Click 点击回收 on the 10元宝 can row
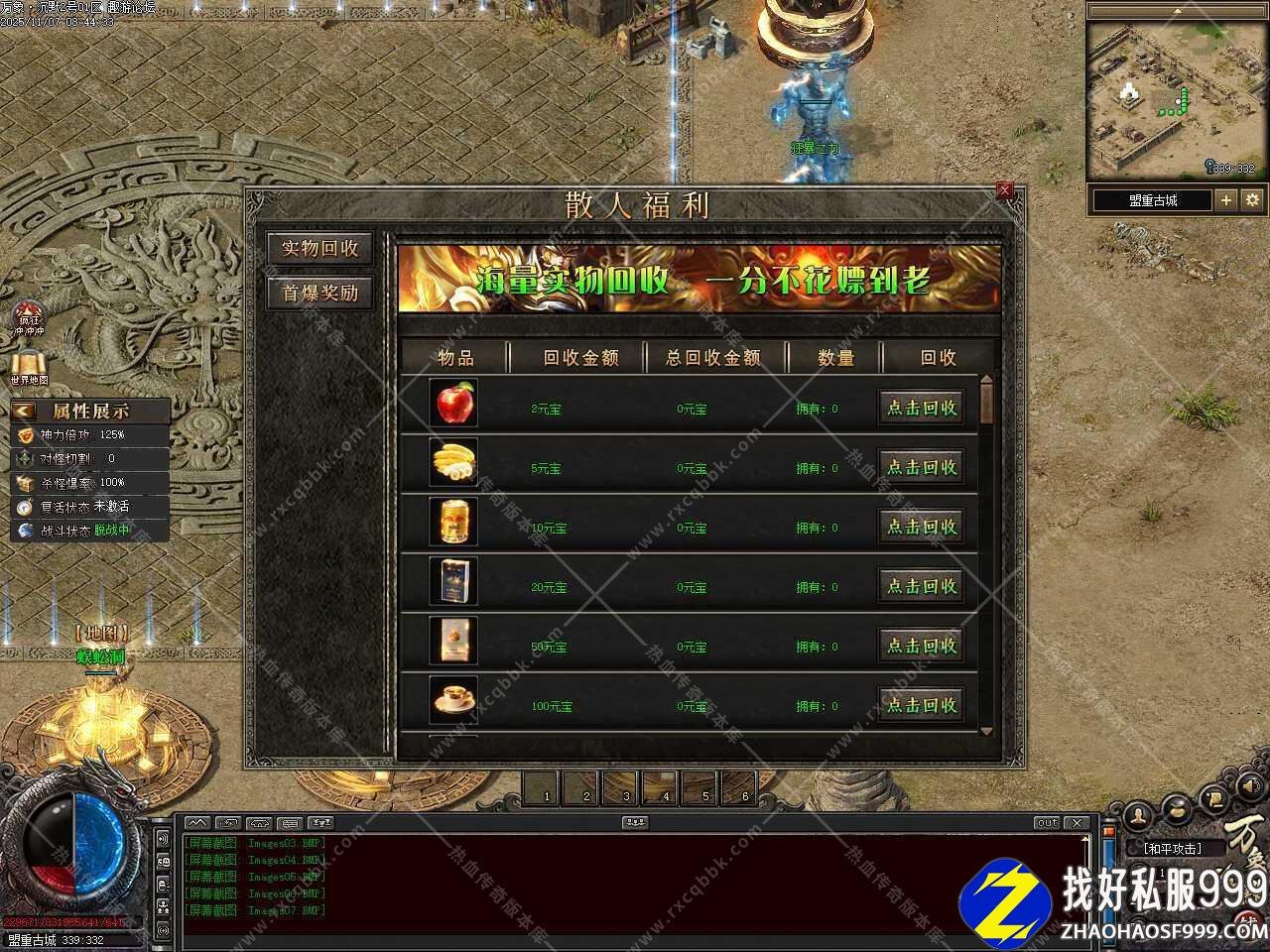Screen dimensions: 1270x952 pyautogui.click(x=922, y=527)
